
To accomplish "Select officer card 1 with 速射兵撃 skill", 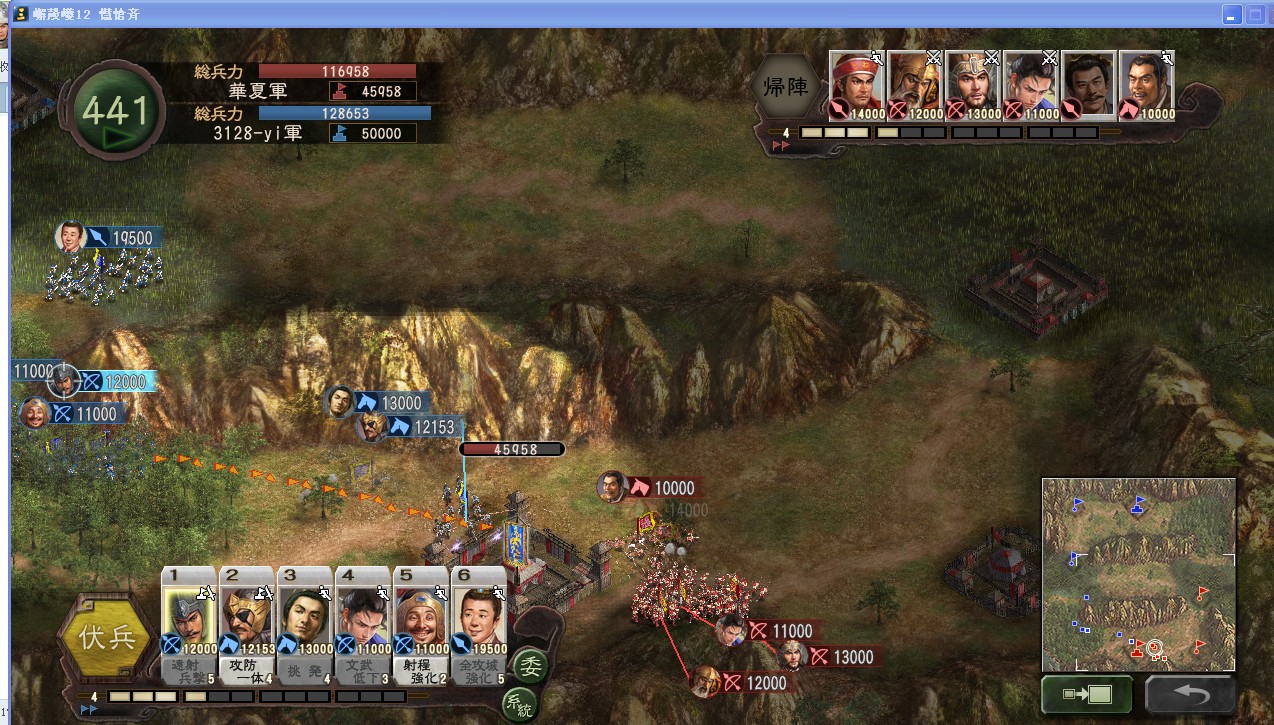I will pos(189,621).
